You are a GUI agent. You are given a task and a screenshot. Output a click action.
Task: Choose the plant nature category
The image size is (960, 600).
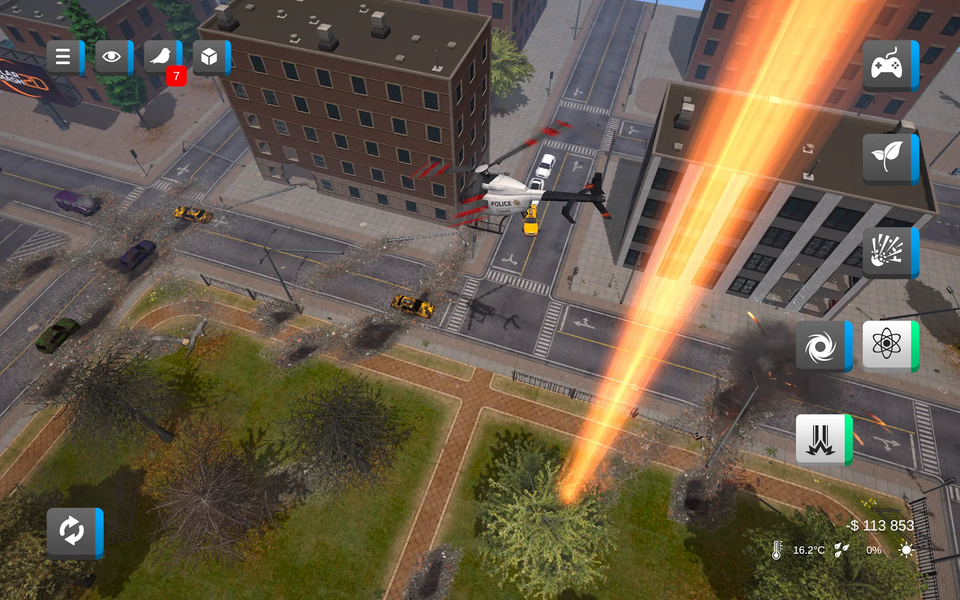[x=888, y=159]
